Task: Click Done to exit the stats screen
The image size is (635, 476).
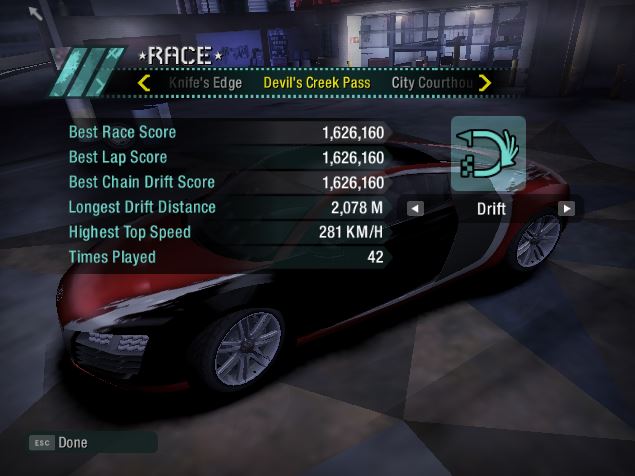Action: 72,442
